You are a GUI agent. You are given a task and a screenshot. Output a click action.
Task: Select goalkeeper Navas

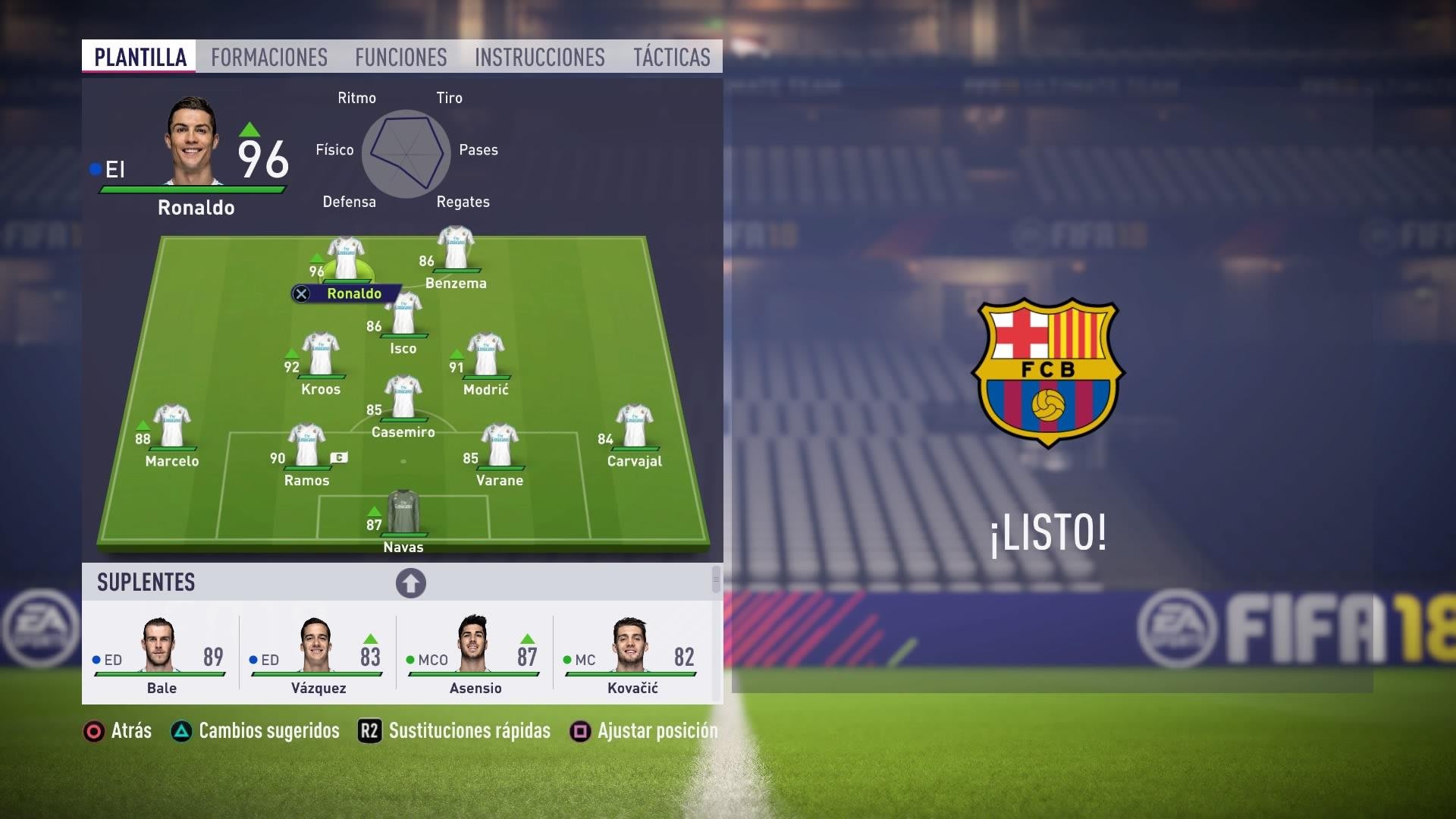[x=403, y=516]
